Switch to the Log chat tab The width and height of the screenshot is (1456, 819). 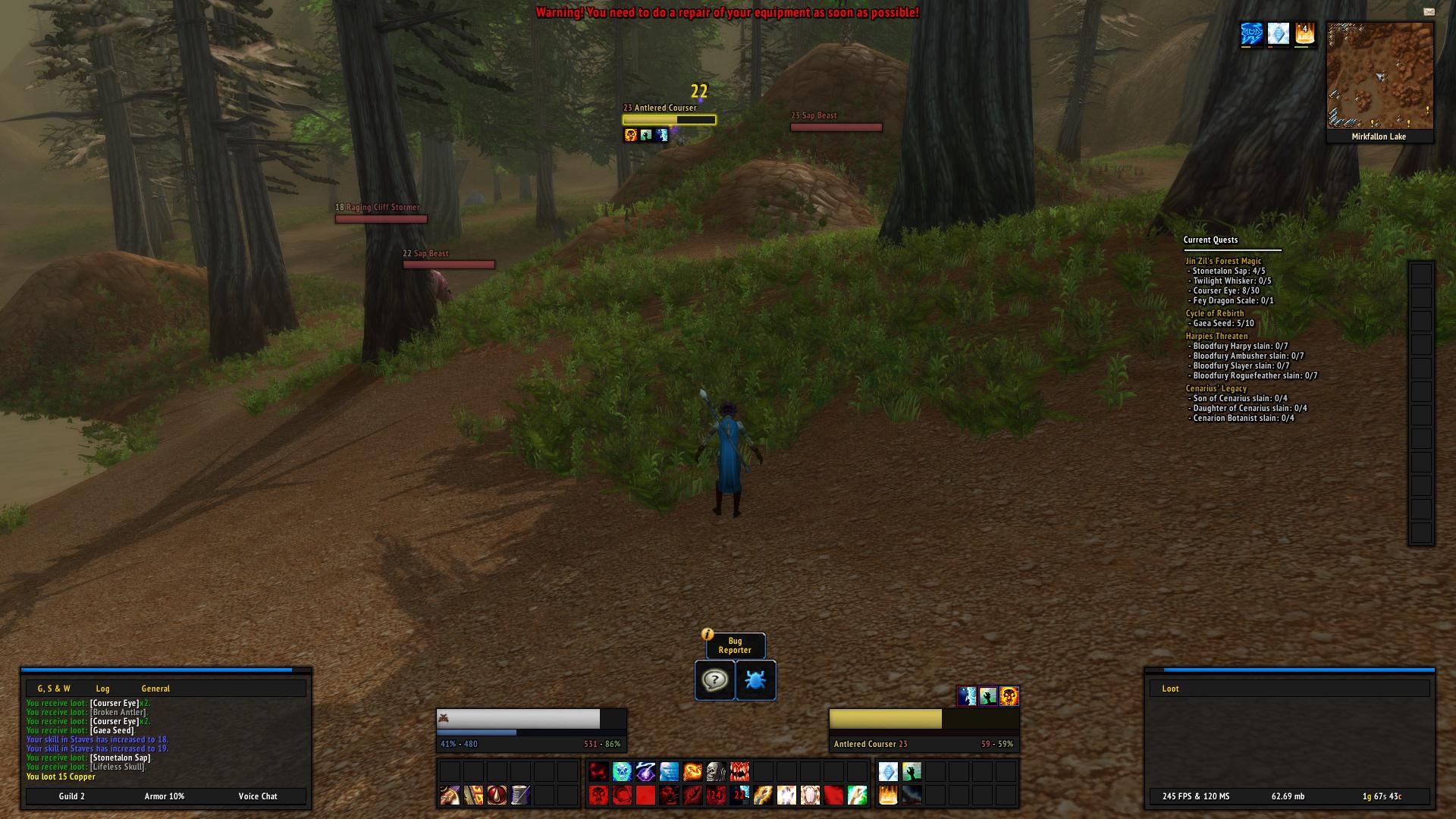[102, 689]
